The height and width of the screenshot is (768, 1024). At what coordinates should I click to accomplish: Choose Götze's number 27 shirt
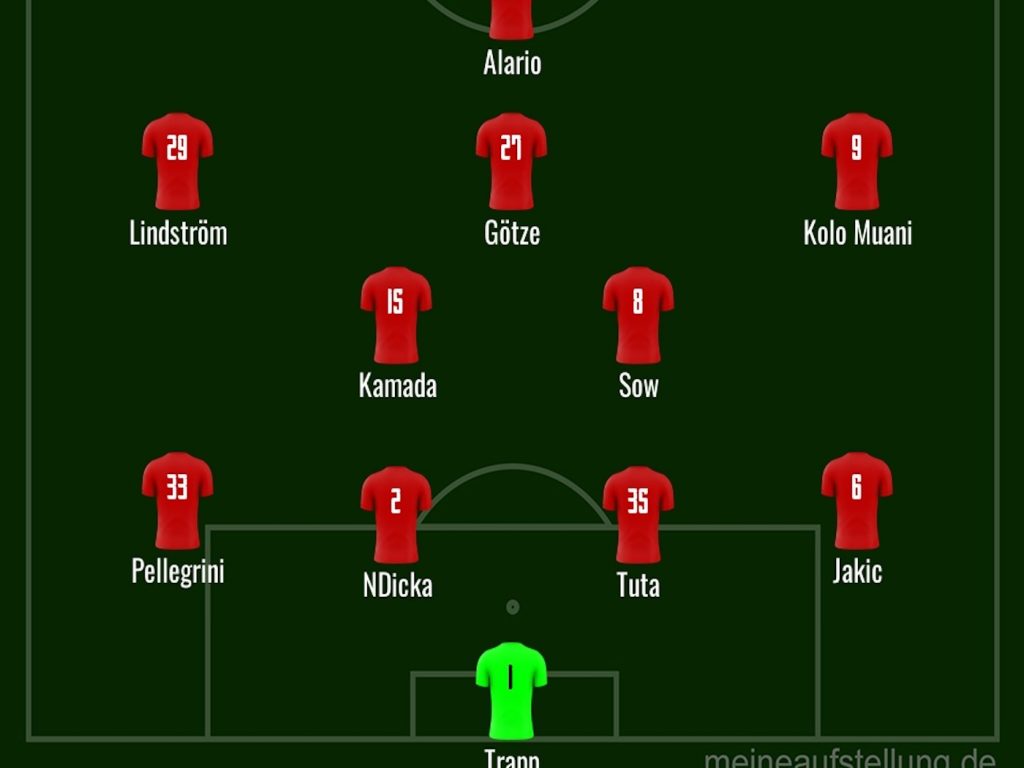click(x=511, y=160)
